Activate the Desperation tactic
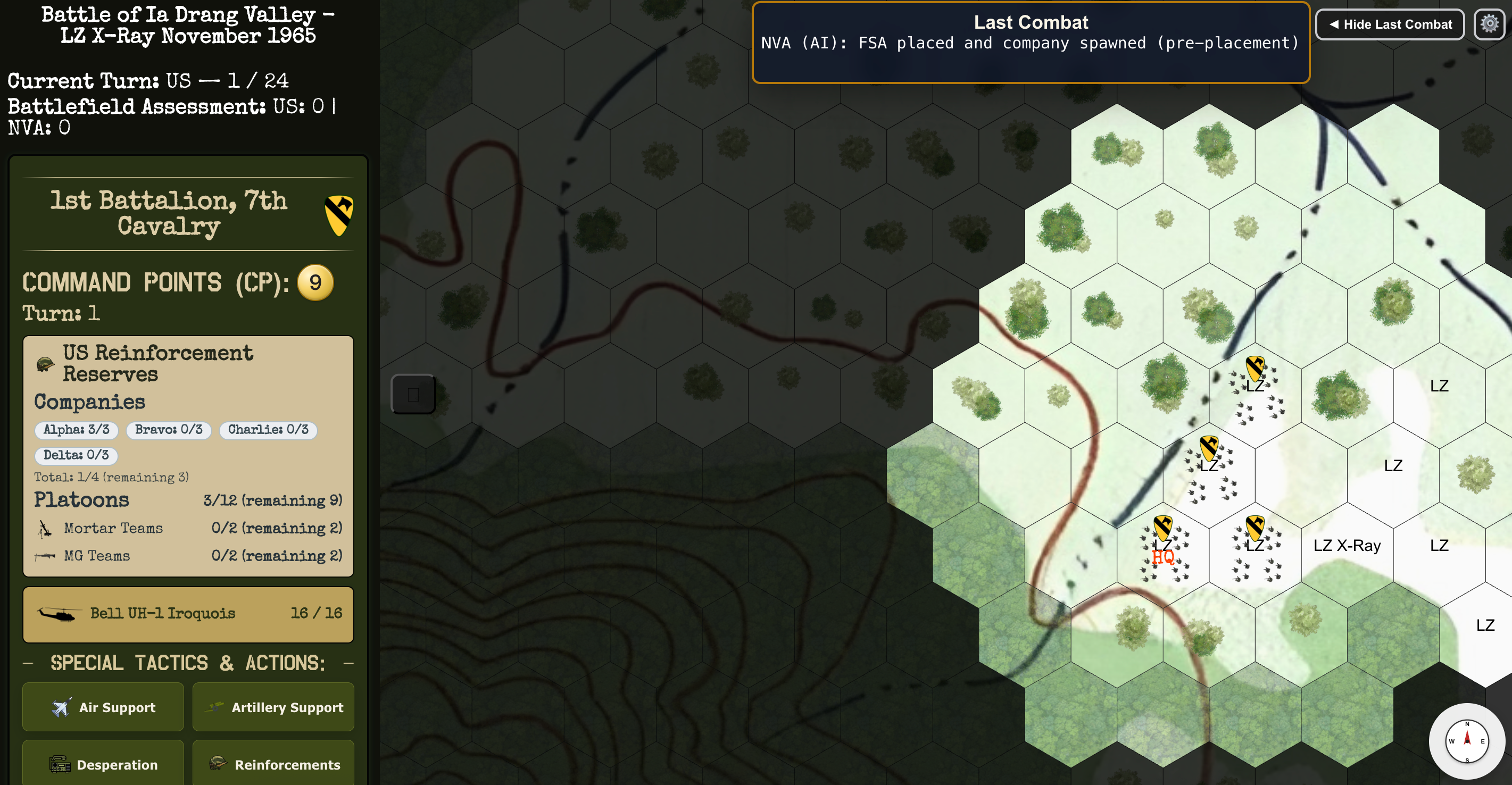This screenshot has height=785, width=1512. point(103,764)
